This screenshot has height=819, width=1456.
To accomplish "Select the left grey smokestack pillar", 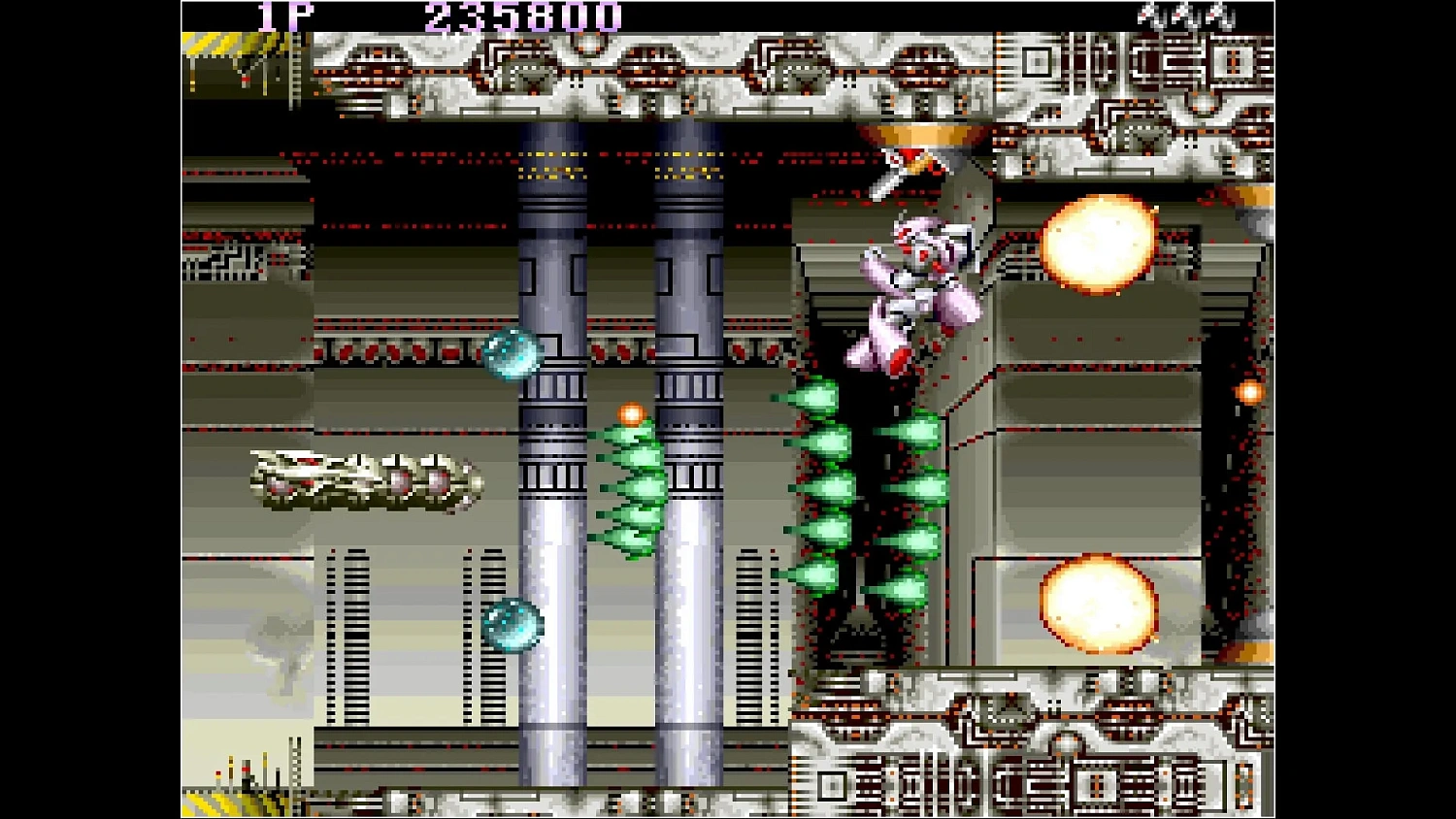I will pyautogui.click(x=550, y=485).
